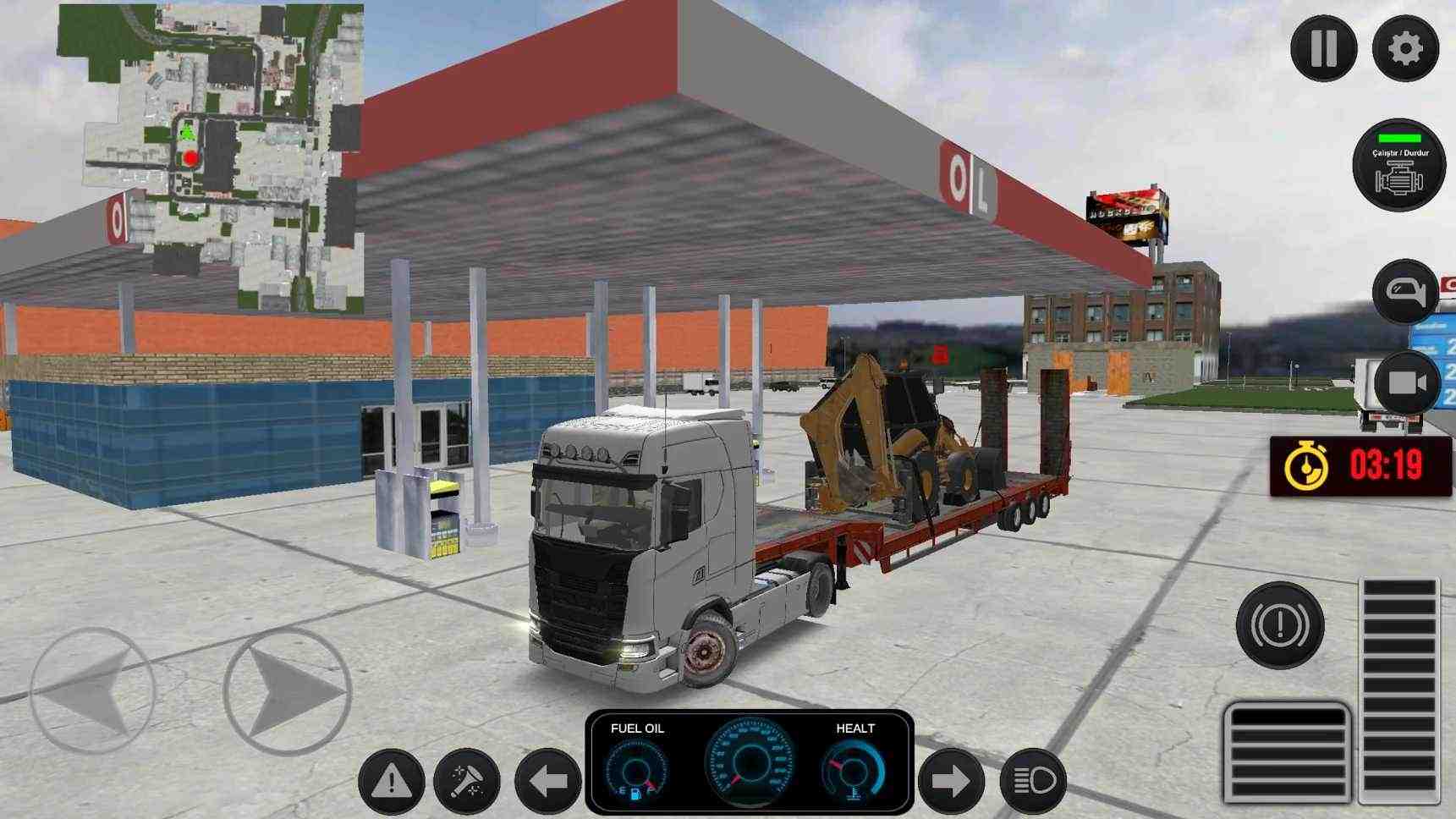Activate the hazard warning triangle

click(390, 779)
